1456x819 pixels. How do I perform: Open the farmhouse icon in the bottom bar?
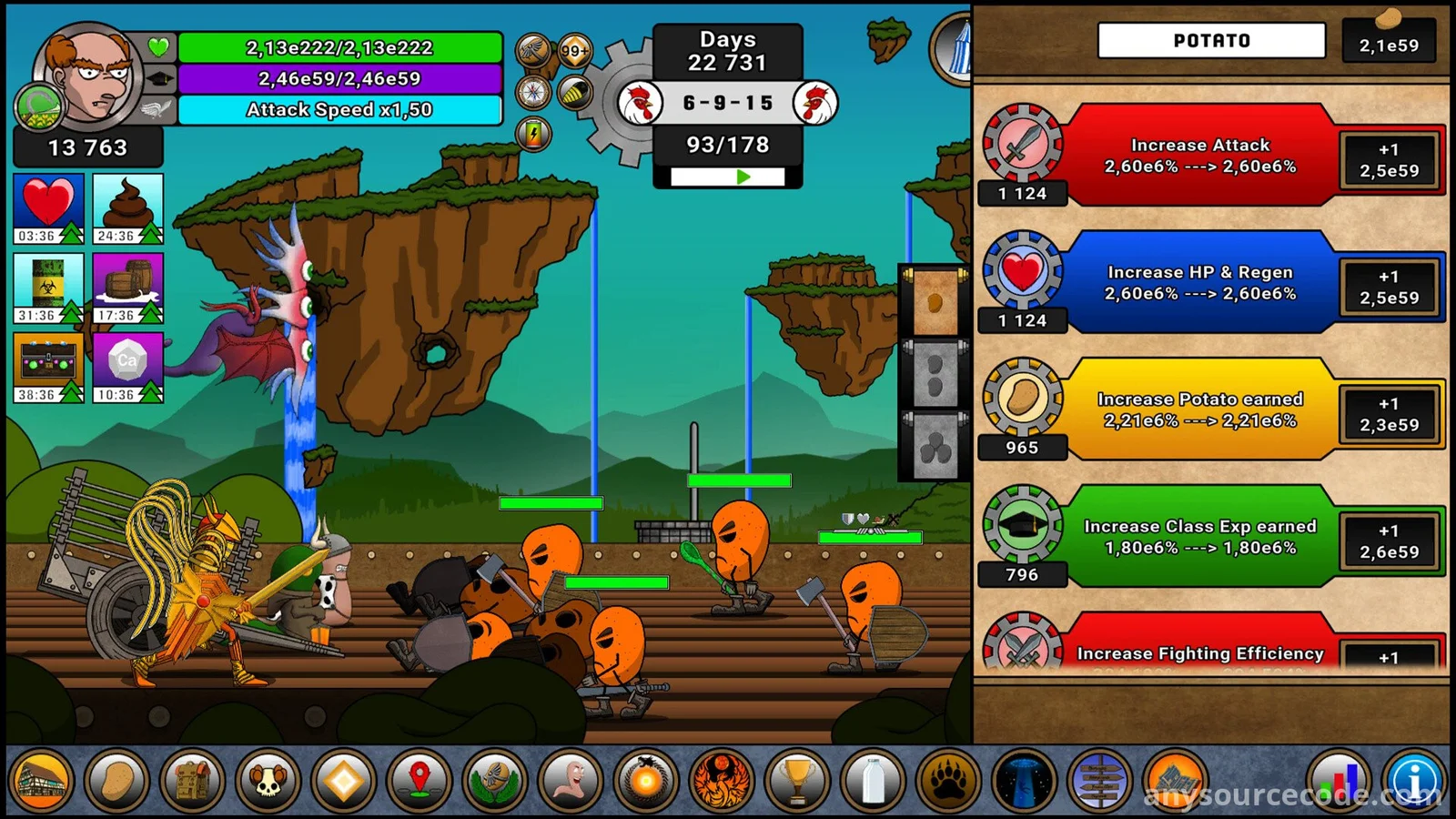(x=42, y=781)
